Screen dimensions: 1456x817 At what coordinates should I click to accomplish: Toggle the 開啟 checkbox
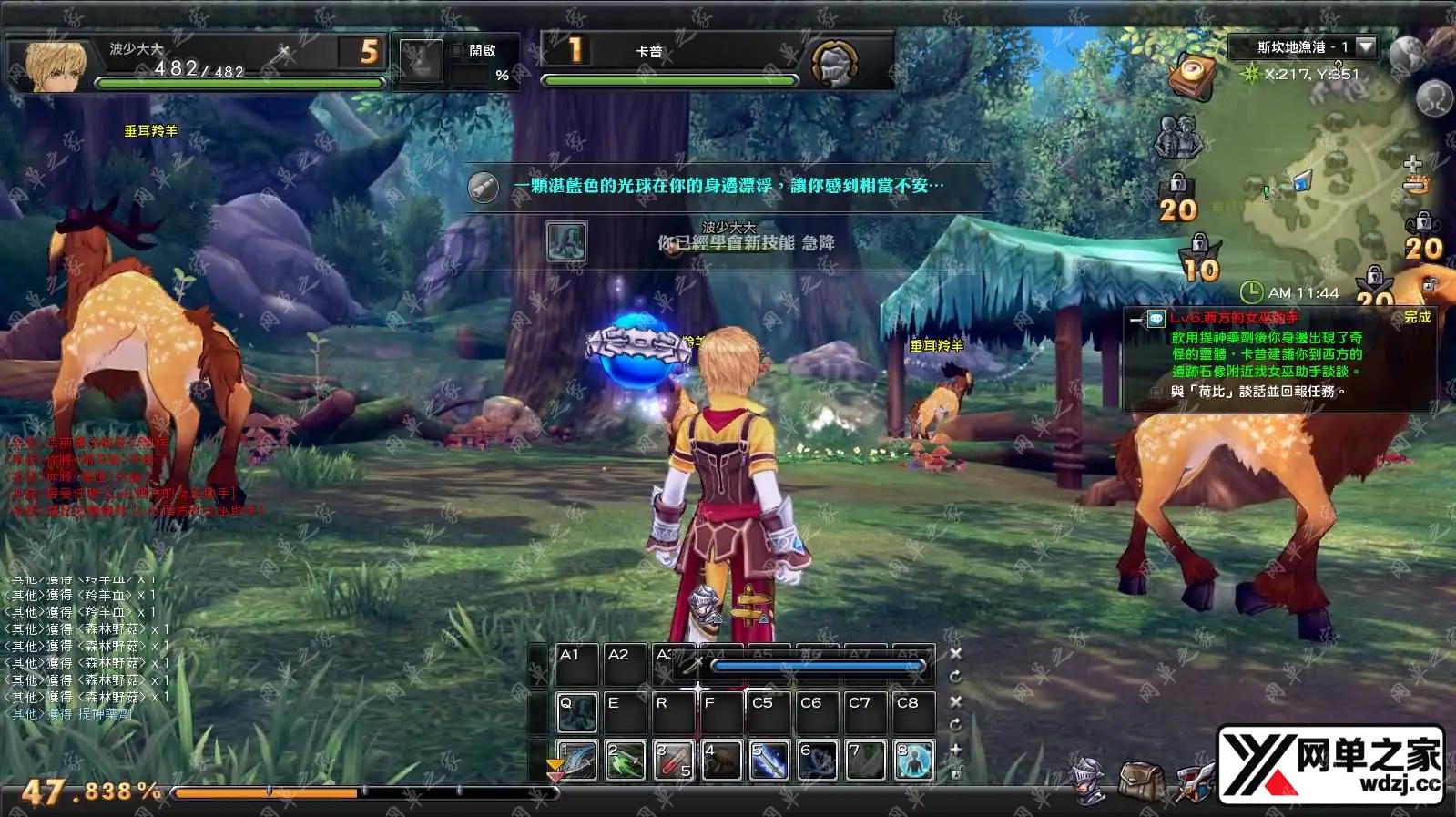tap(457, 51)
